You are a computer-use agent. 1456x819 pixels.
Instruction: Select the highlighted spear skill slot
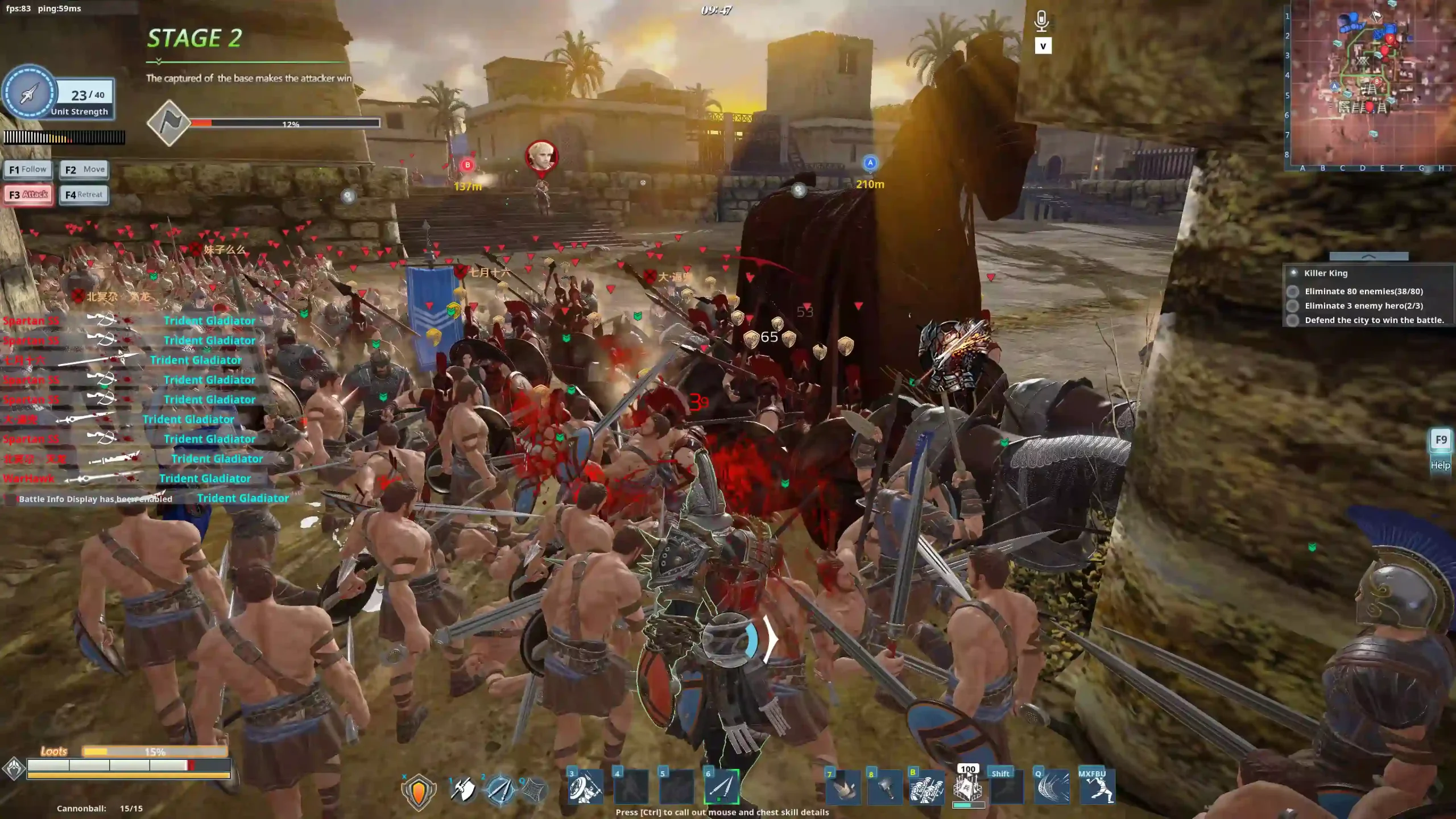(722, 788)
